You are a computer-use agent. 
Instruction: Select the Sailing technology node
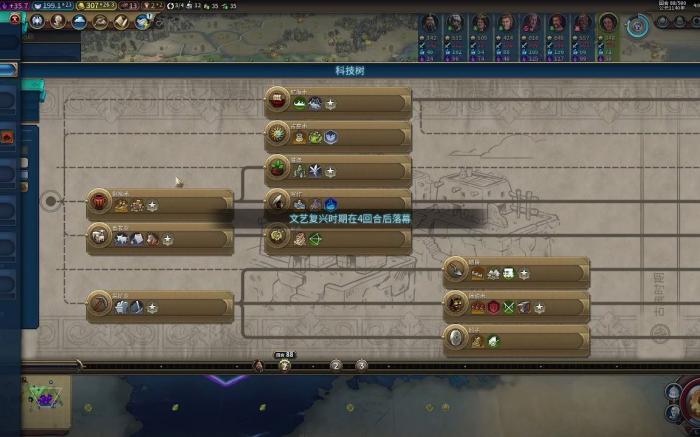(338, 102)
